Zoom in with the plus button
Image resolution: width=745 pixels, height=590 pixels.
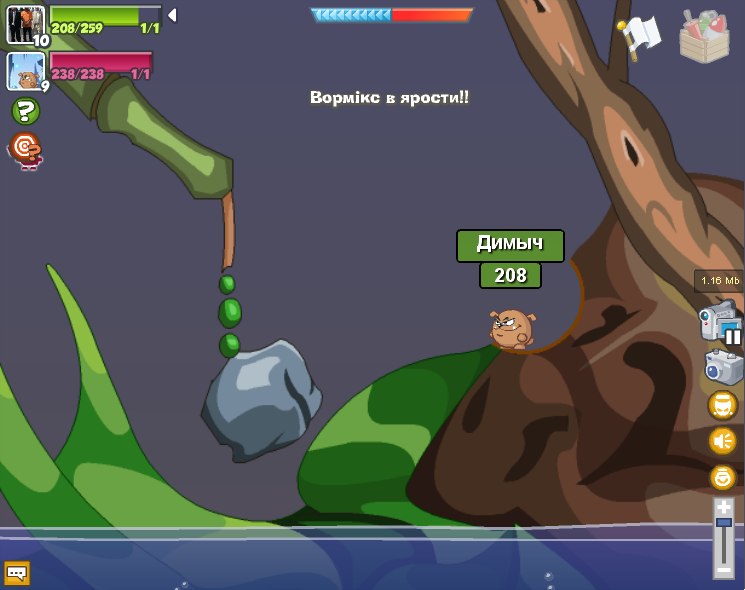pos(723,508)
